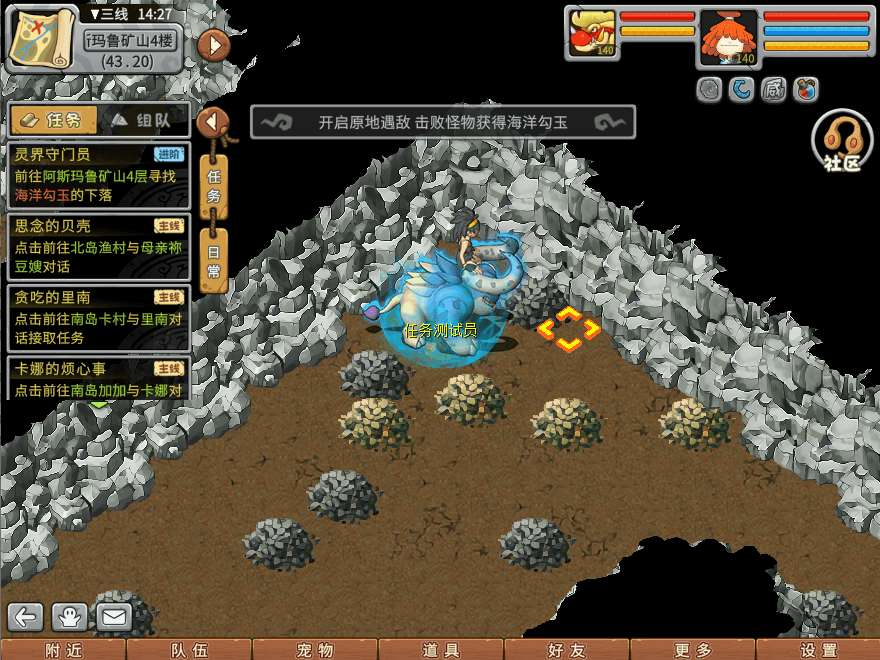This screenshot has width=880, height=660.
Task: Open the 社区 community headphones button
Action: pyautogui.click(x=842, y=142)
